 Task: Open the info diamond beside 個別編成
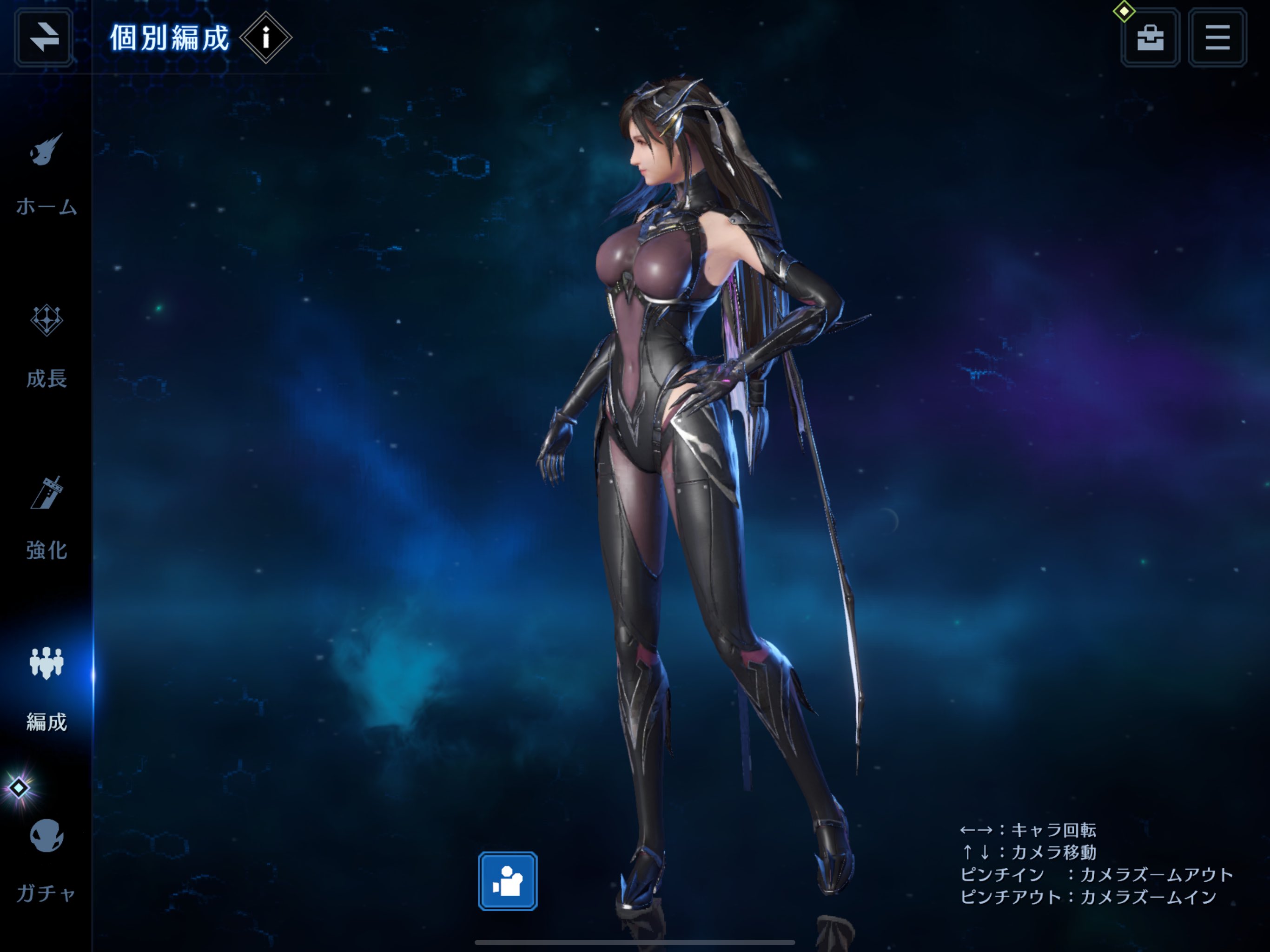point(265,38)
